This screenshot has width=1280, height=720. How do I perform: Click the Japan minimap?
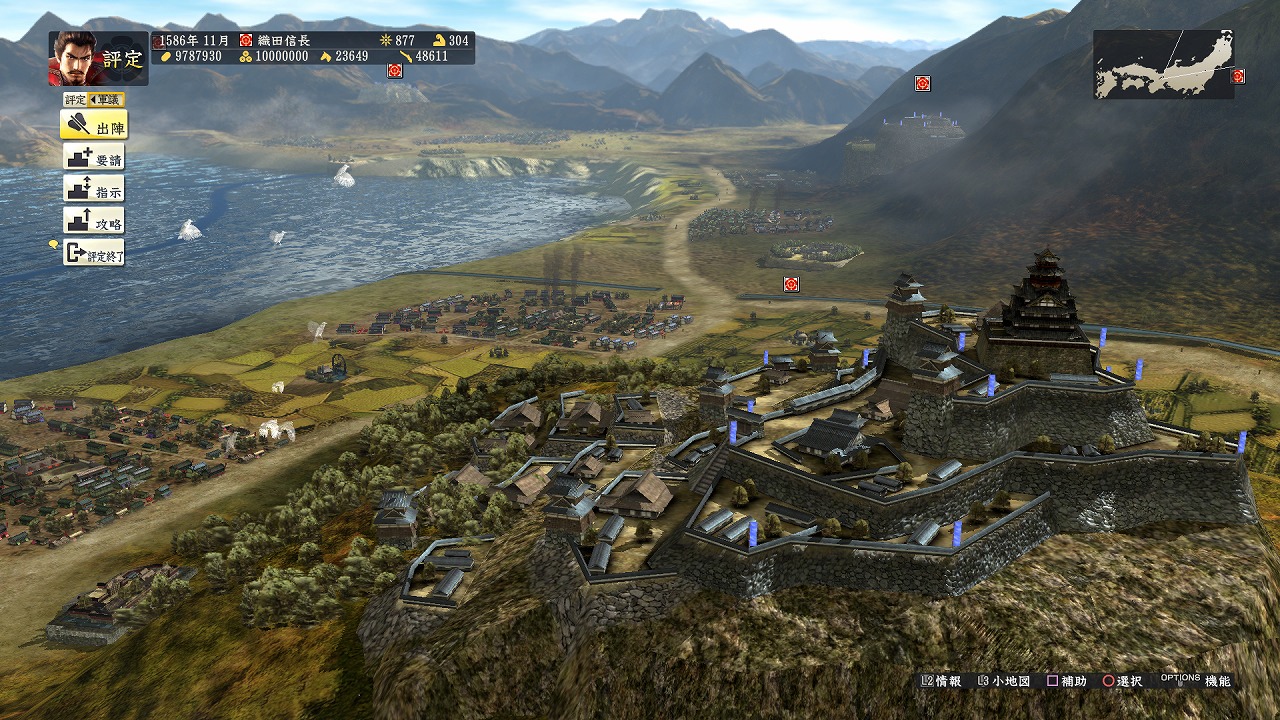coord(1162,64)
